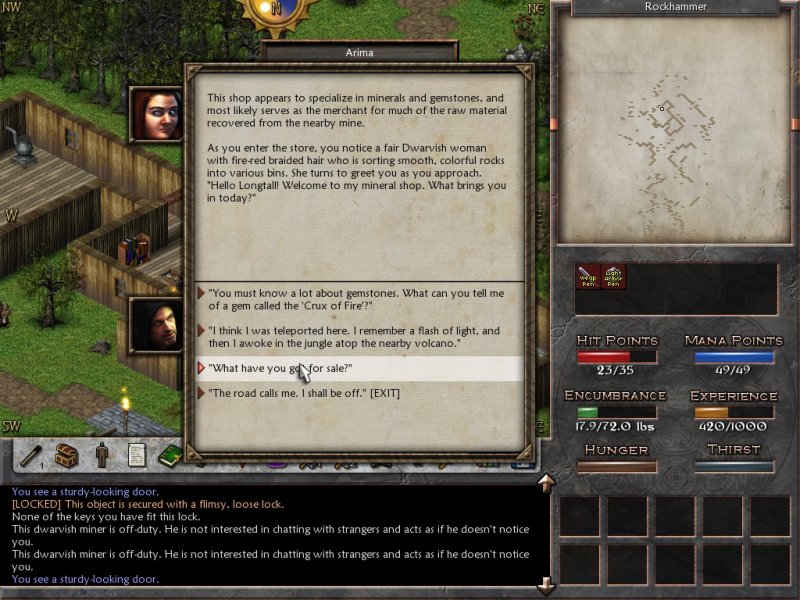
Task: Choose the teleported-here dialogue reply
Action: tap(355, 336)
